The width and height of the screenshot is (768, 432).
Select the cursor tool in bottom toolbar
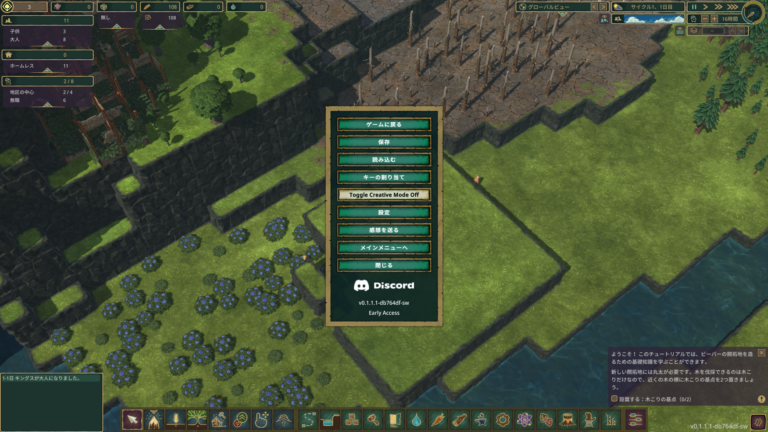(x=132, y=420)
